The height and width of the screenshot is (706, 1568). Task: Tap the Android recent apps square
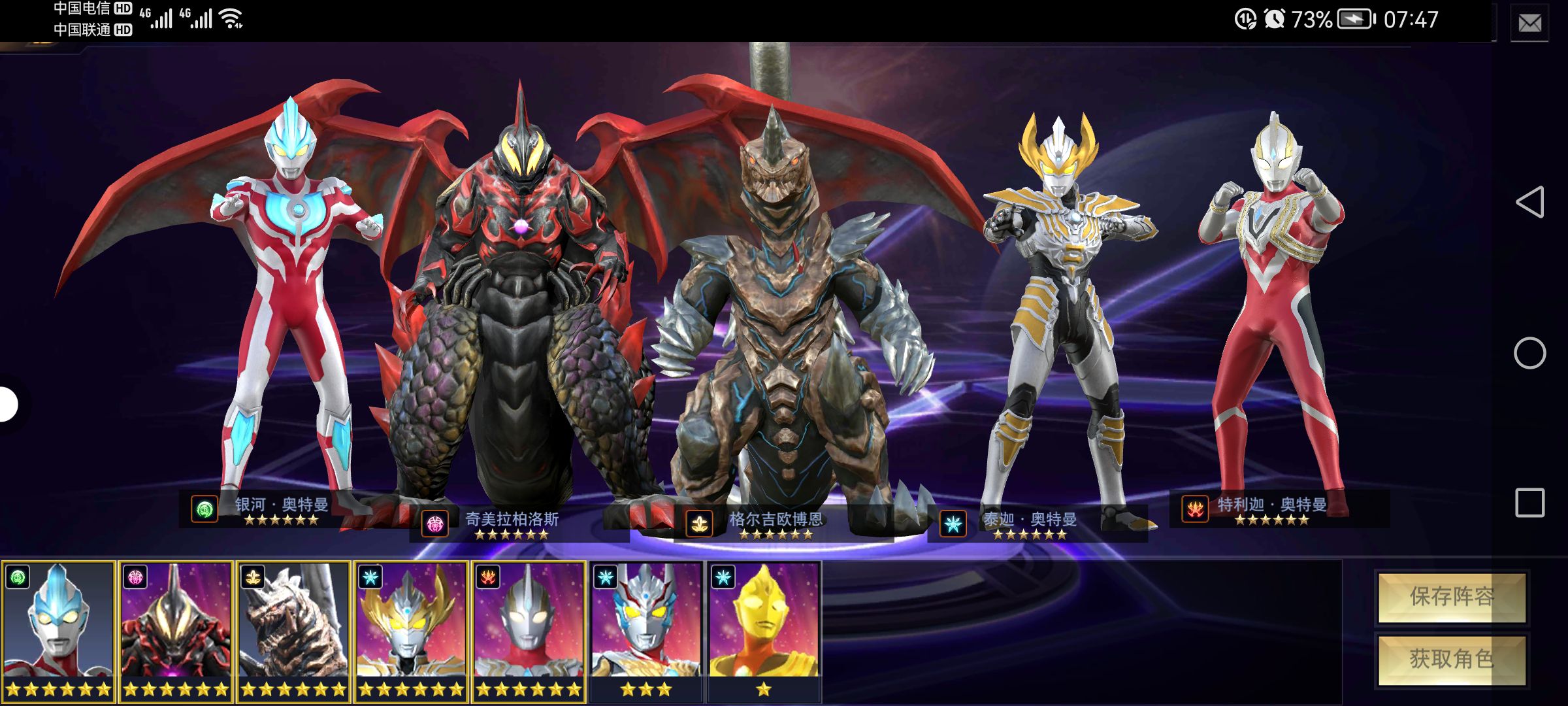coord(1529,503)
